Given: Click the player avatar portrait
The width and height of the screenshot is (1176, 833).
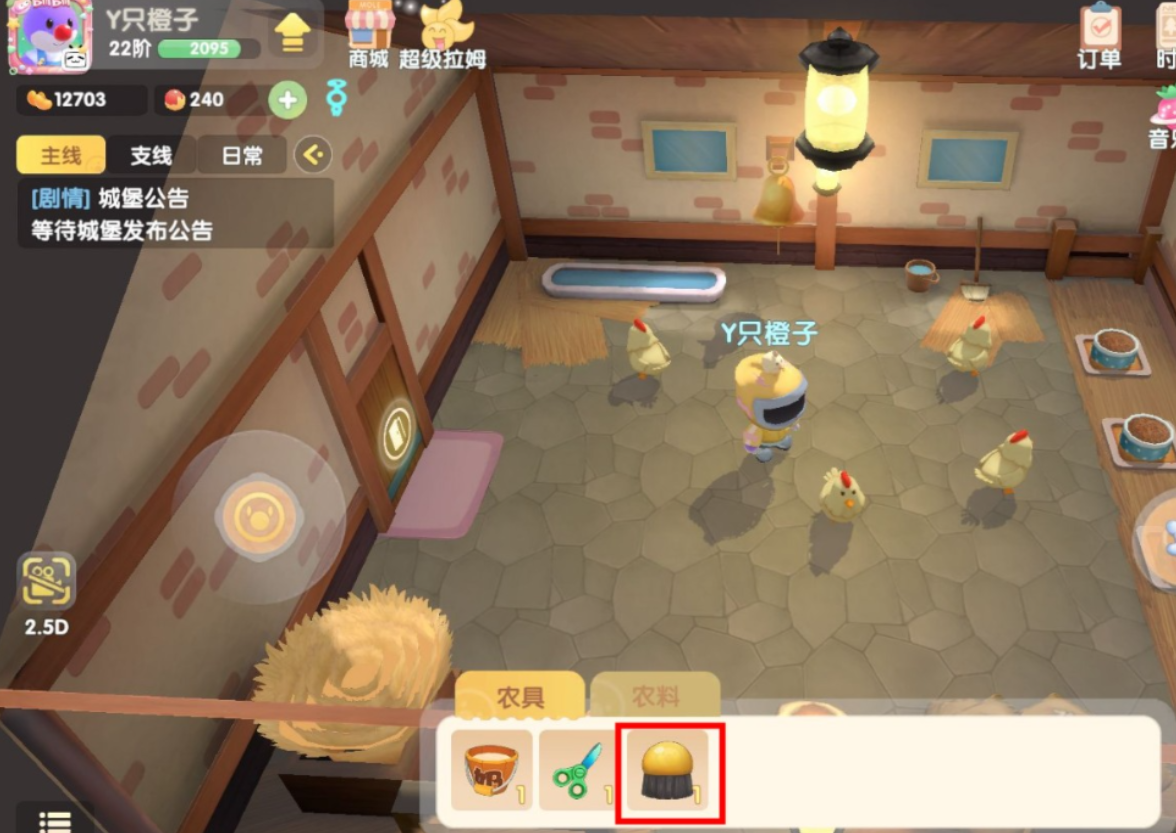Looking at the screenshot, I should click(x=49, y=36).
